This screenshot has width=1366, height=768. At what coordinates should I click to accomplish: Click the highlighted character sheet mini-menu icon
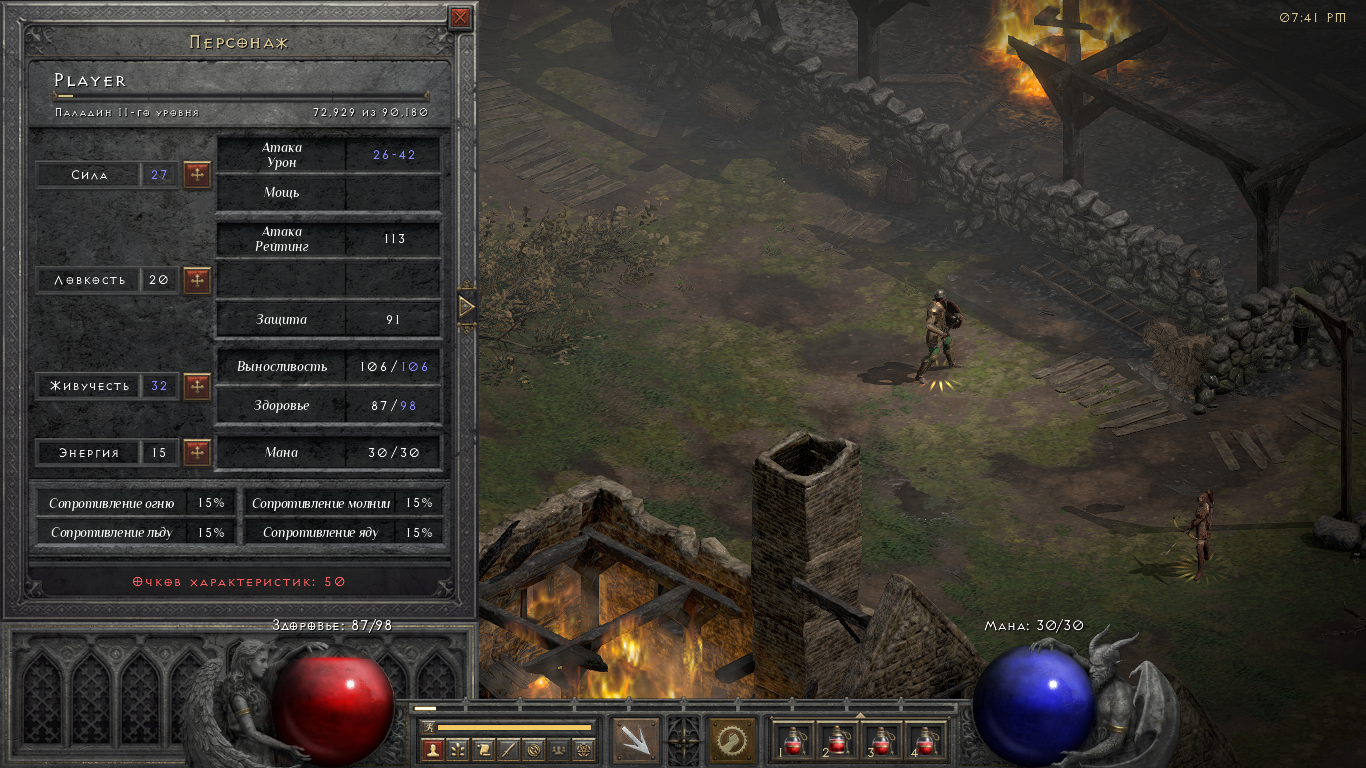[x=433, y=749]
